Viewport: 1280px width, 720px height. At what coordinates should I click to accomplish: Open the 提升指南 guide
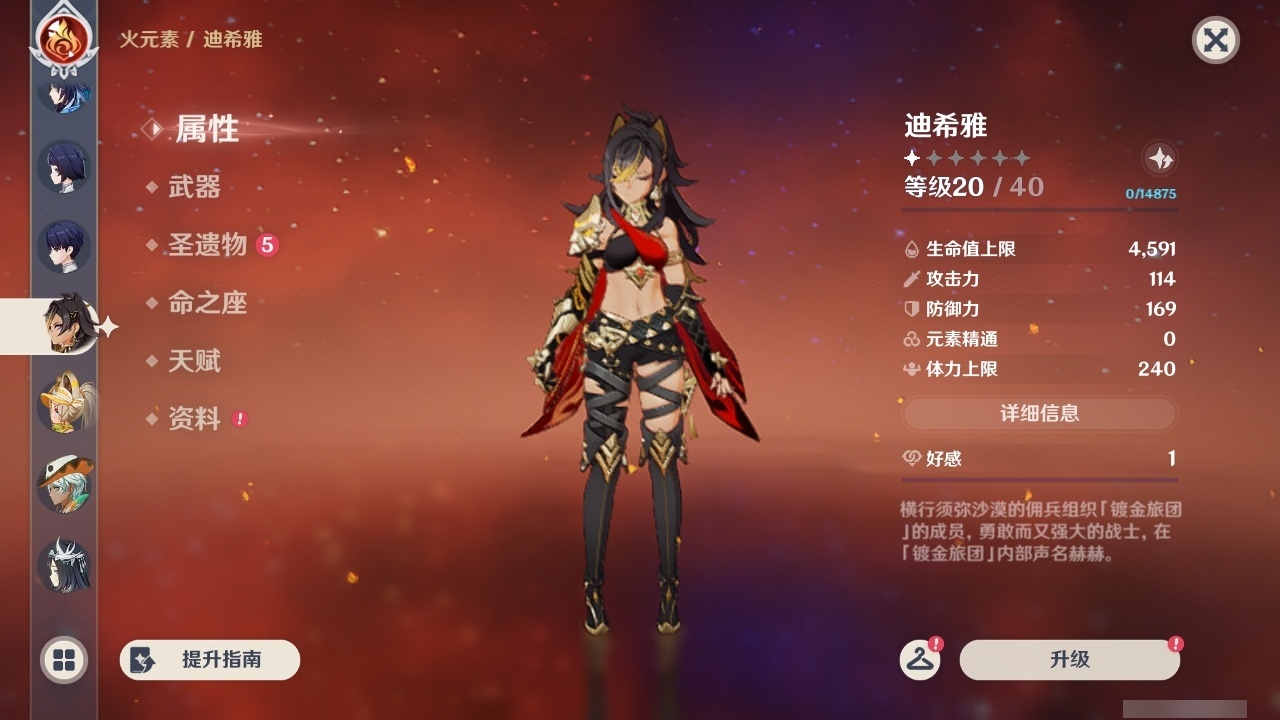(x=209, y=660)
